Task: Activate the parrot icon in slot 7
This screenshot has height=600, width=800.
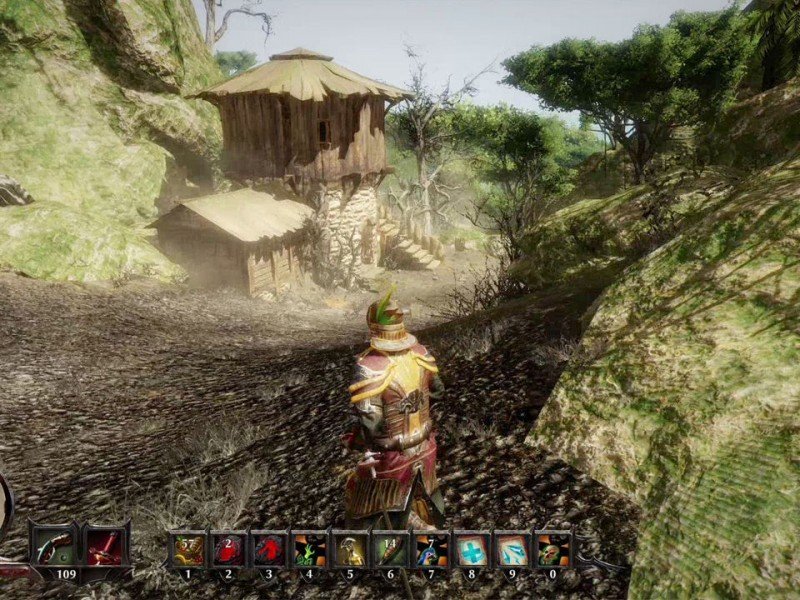Action: pyautogui.click(x=431, y=549)
